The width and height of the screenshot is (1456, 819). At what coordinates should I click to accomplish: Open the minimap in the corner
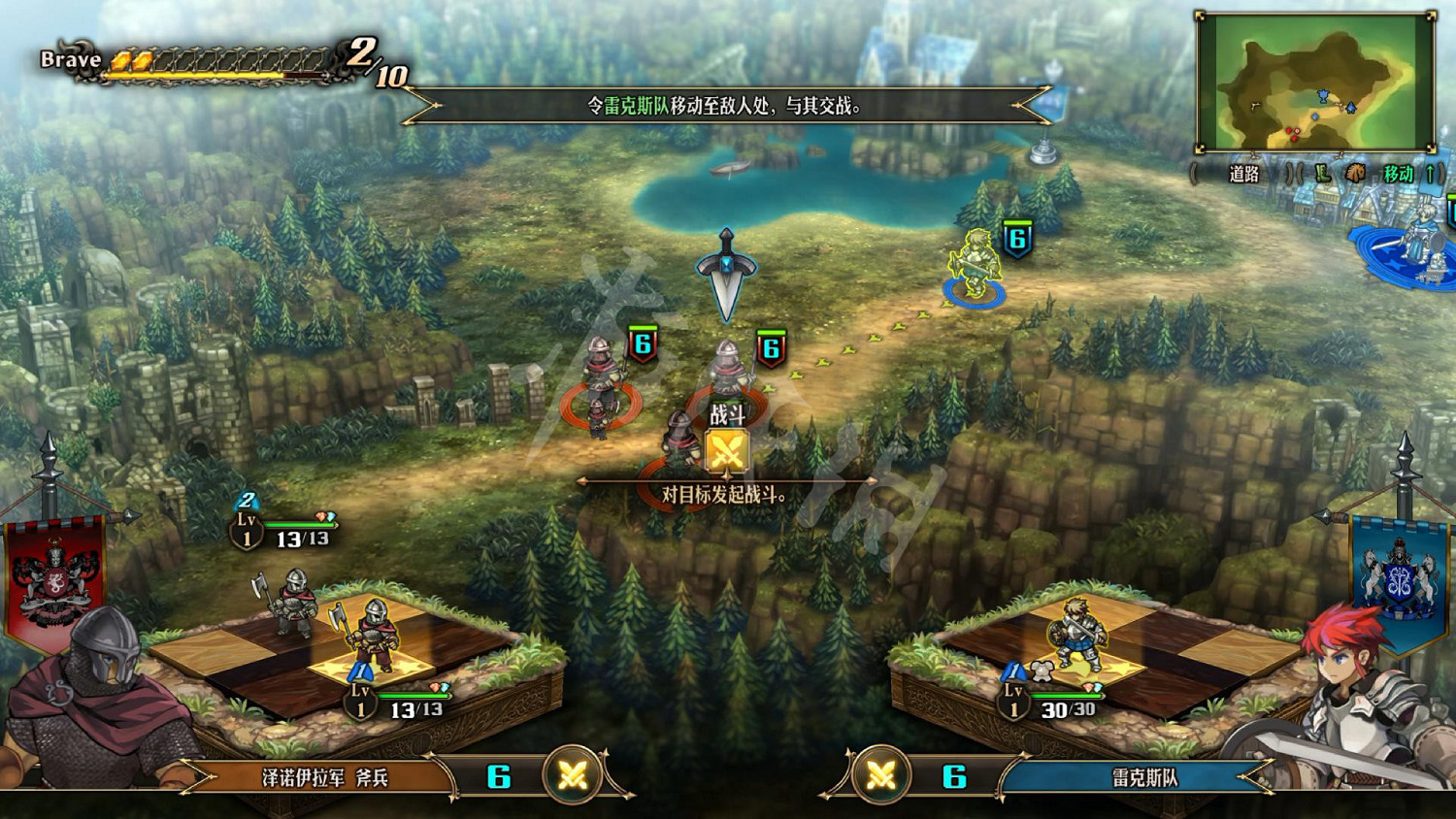pos(1315,82)
